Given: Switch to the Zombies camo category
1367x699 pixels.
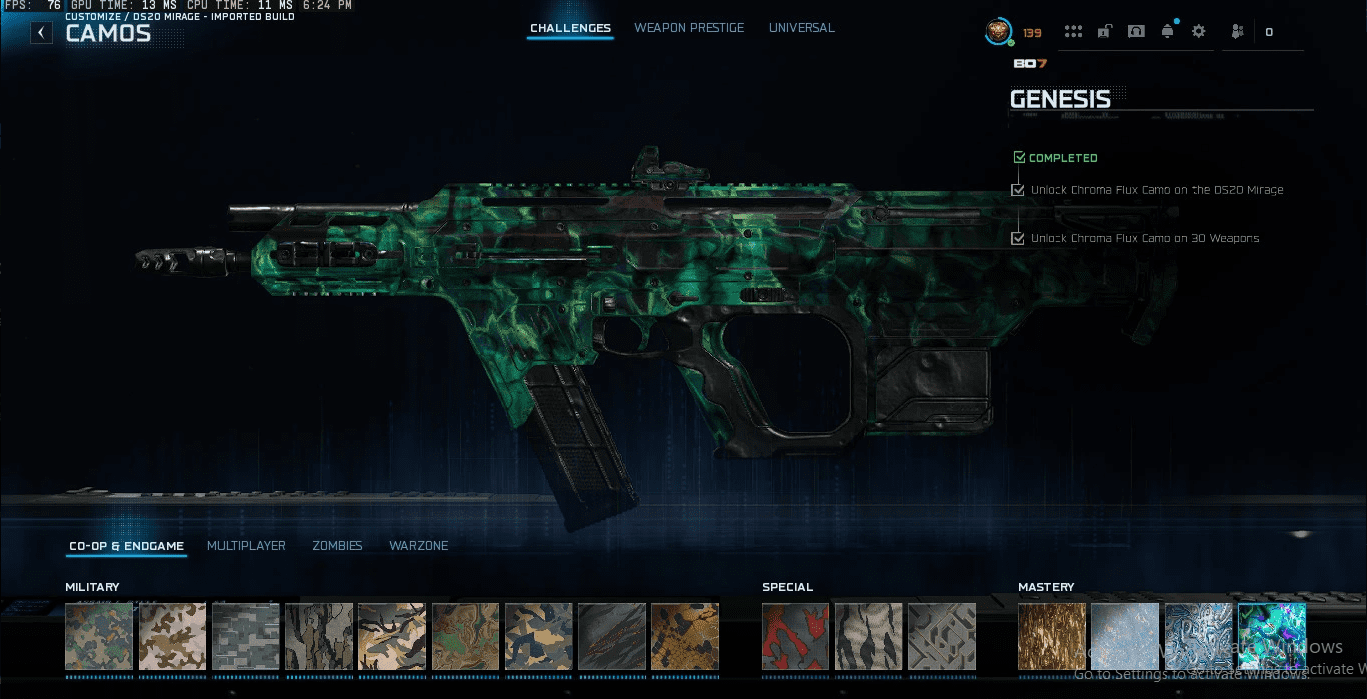Looking at the screenshot, I should [337, 546].
